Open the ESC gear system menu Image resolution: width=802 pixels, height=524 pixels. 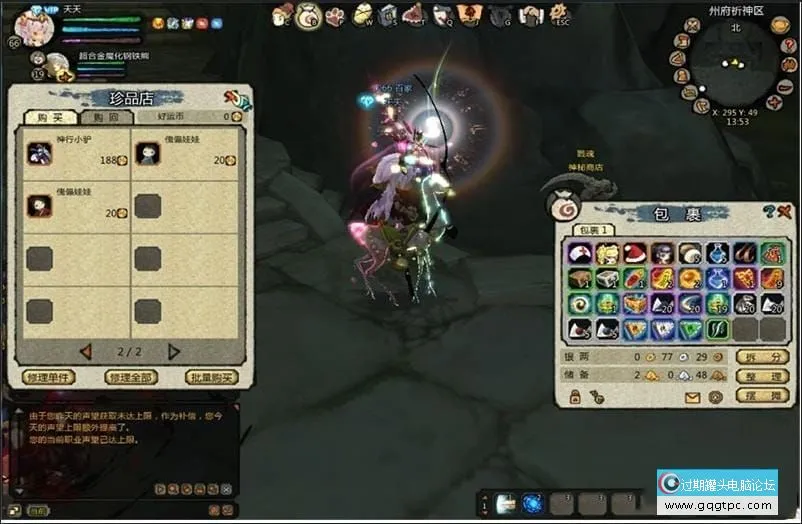[x=558, y=14]
